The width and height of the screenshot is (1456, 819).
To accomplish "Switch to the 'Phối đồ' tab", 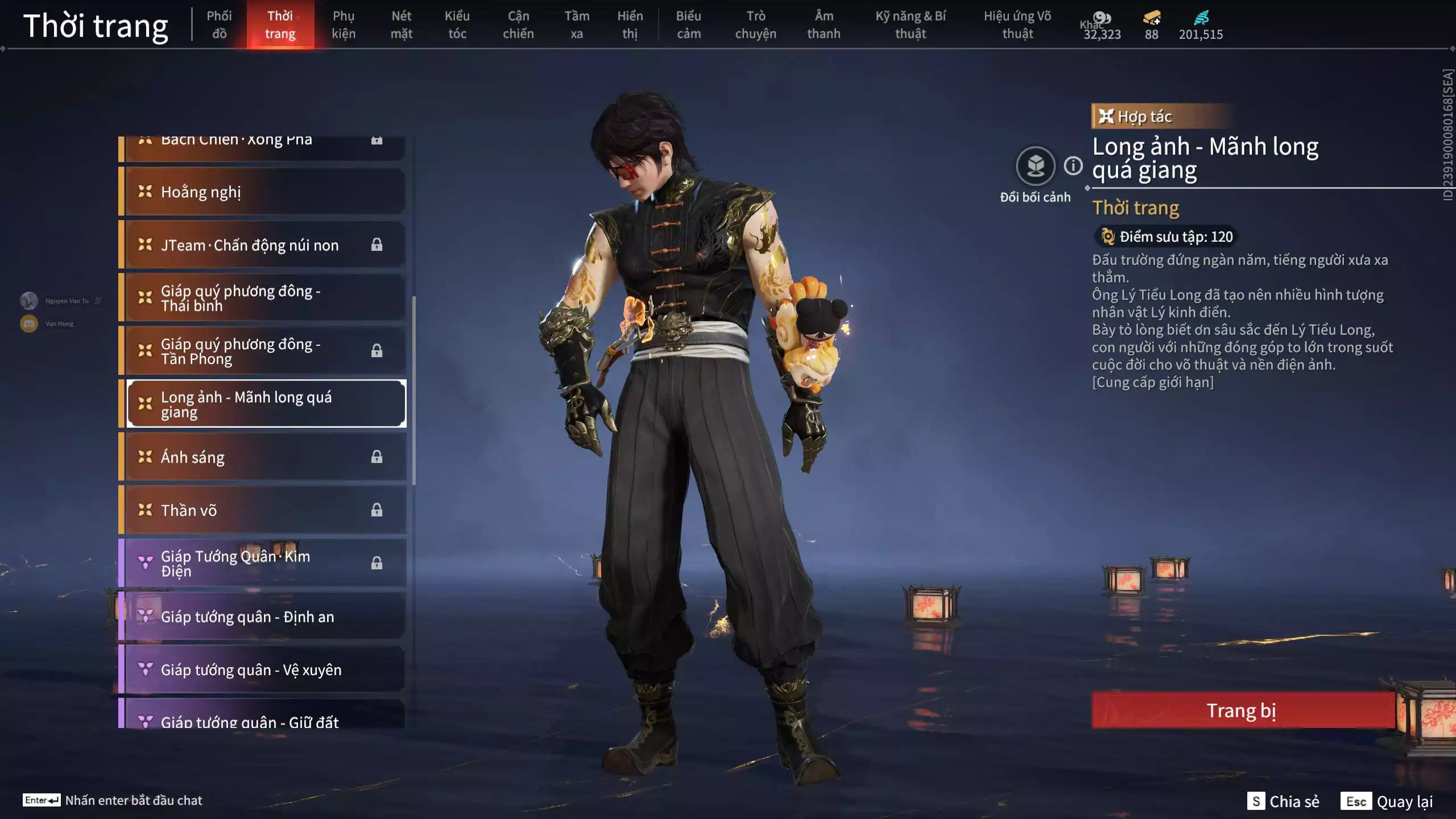I will pos(219,24).
